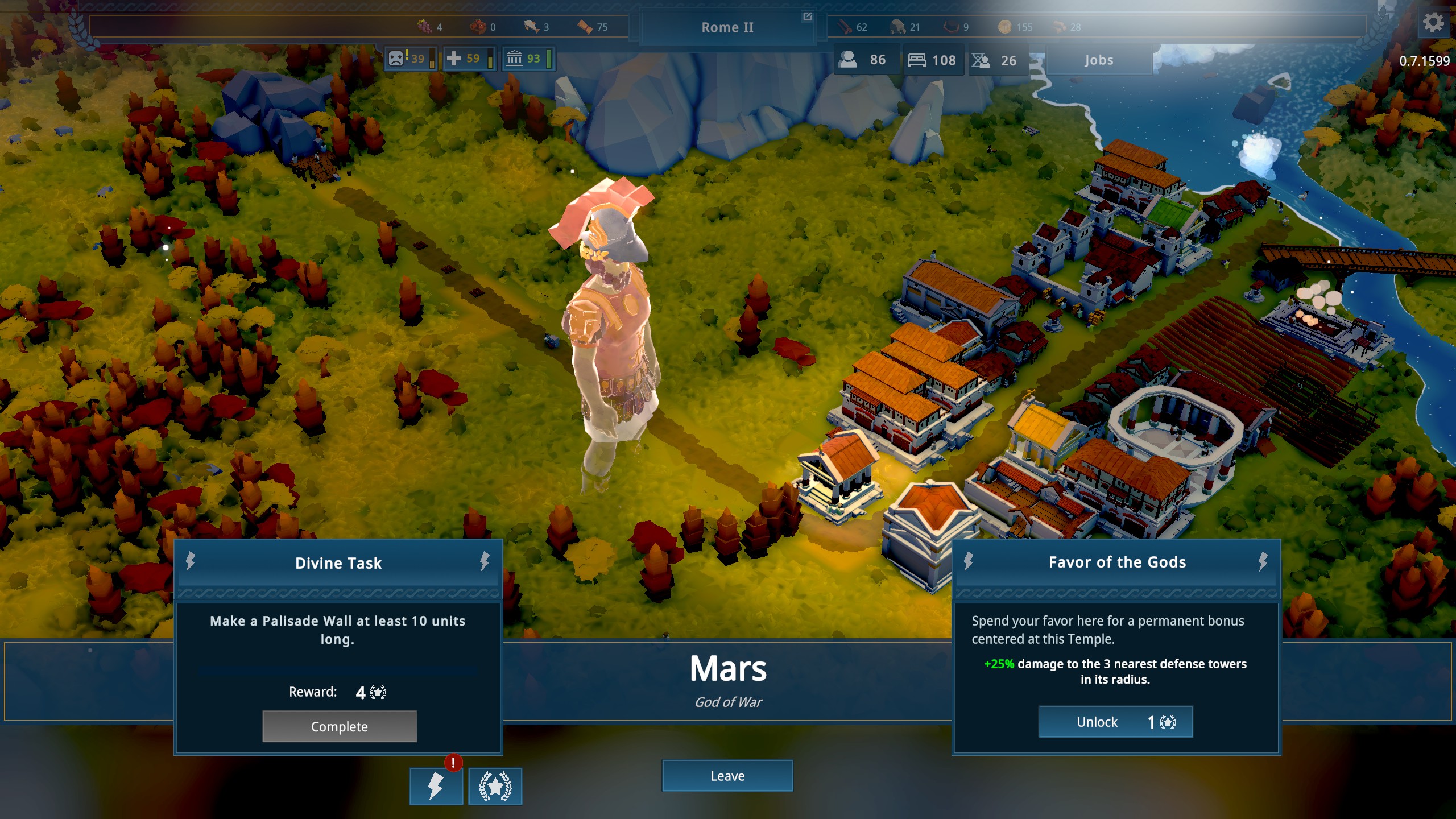
Task: Check the fish resource icon
Action: pos(530,26)
